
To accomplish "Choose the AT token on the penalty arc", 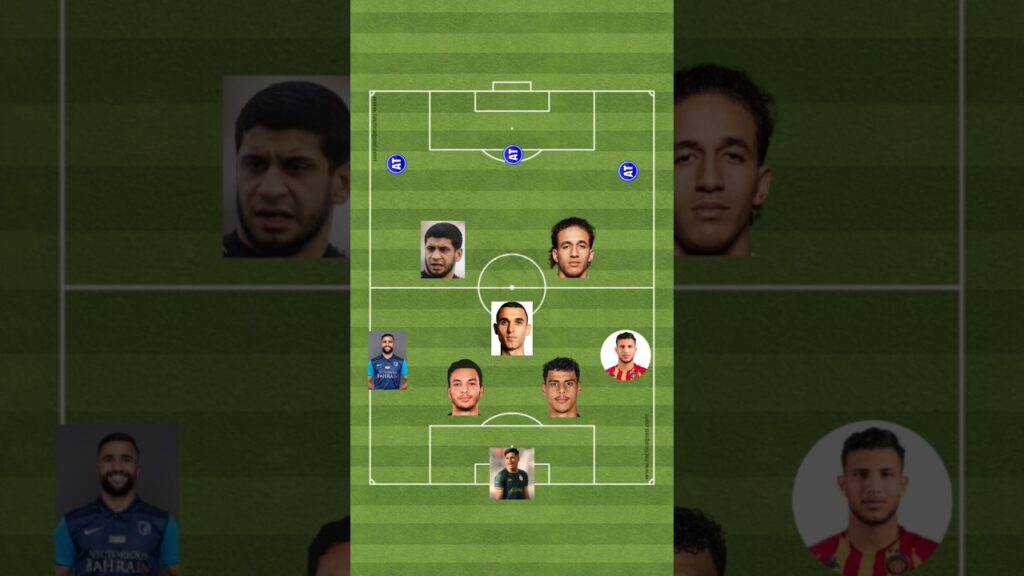I will tap(512, 154).
